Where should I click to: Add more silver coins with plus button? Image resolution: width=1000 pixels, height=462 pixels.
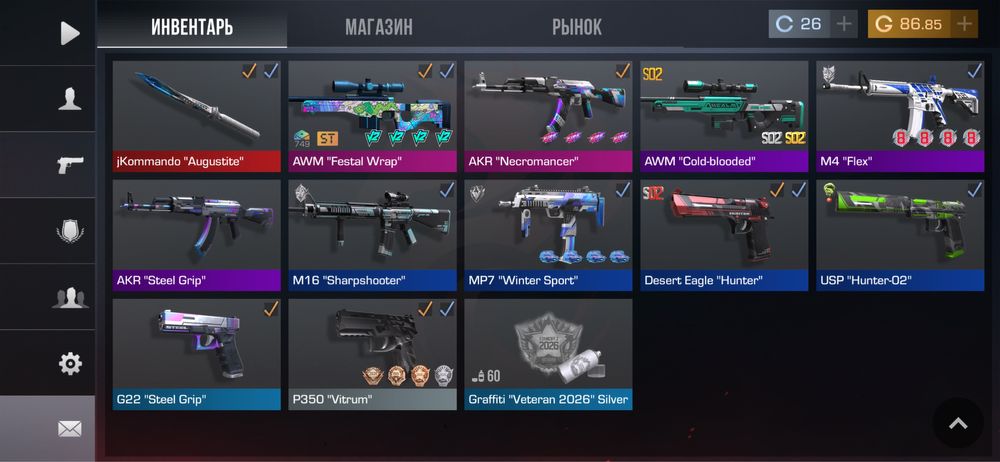tap(845, 24)
